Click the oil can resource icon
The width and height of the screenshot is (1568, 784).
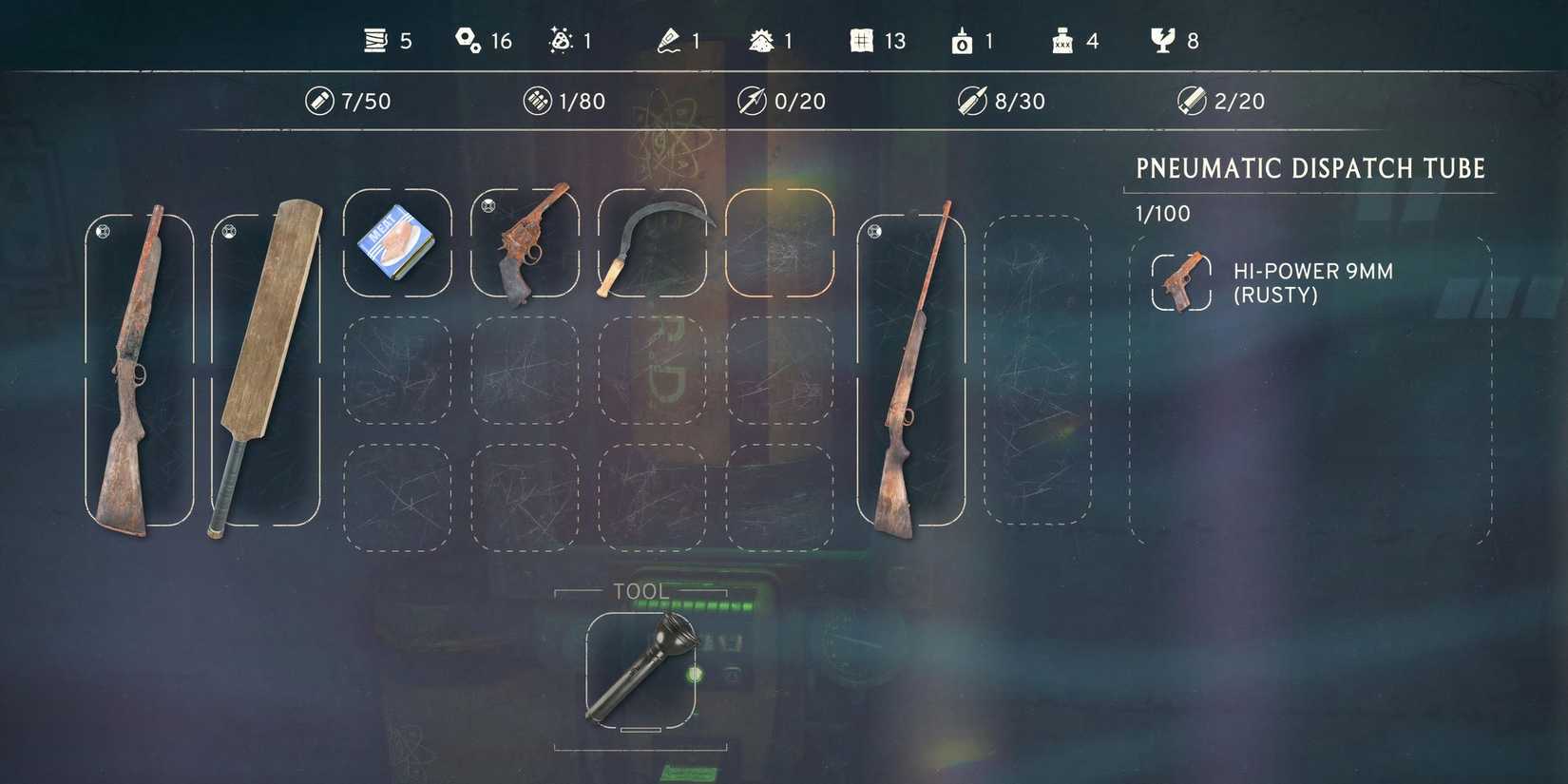point(964,40)
